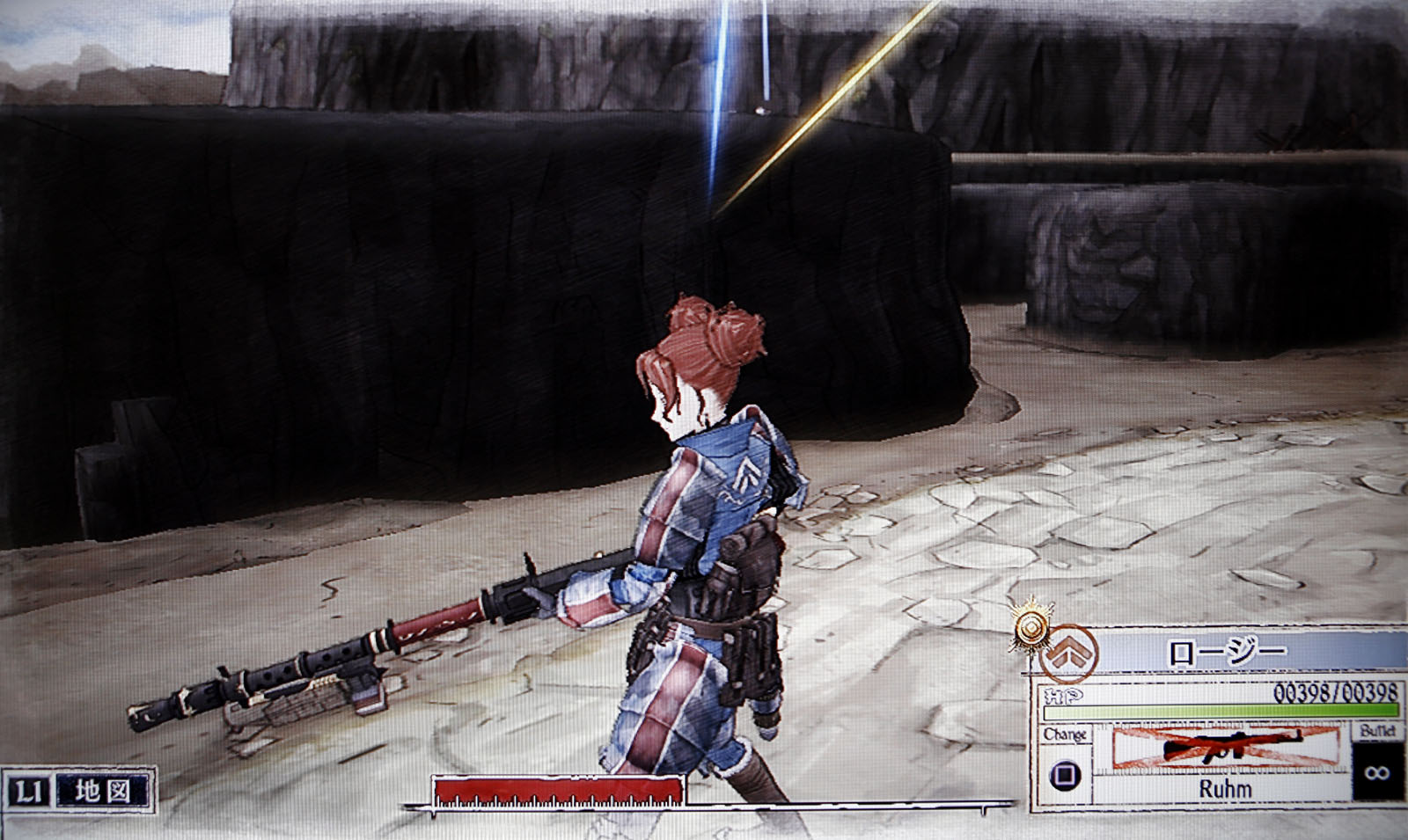Open the 地図 map
The width and height of the screenshot is (1408, 840).
click(x=102, y=791)
